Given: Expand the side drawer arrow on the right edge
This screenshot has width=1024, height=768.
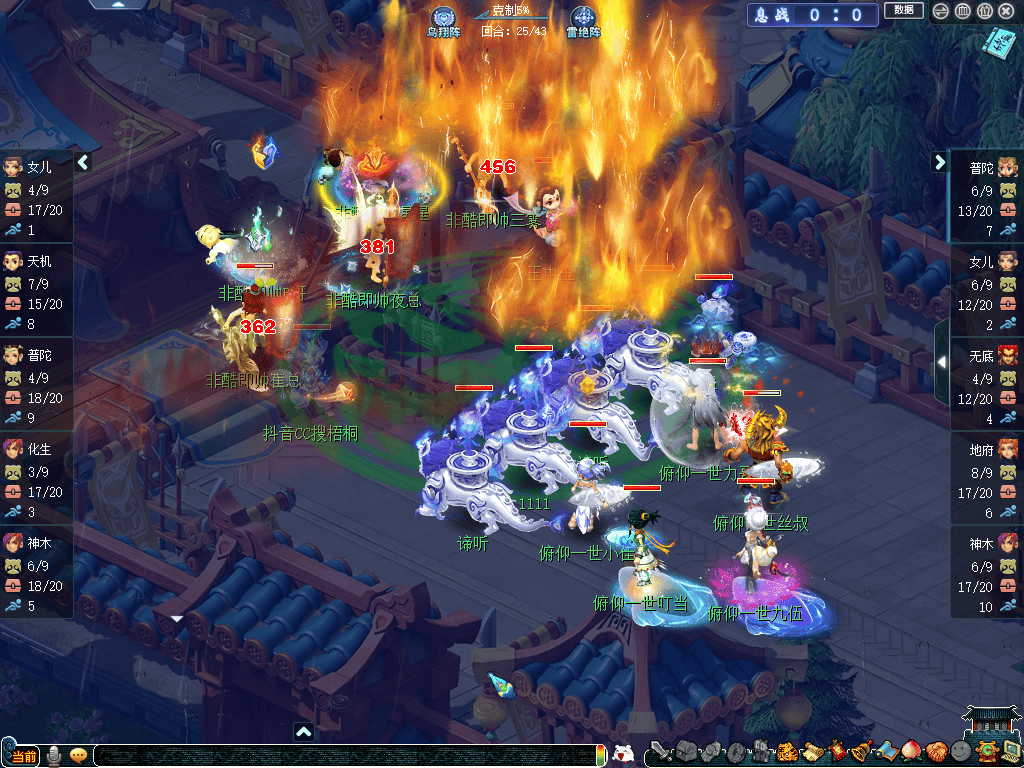Looking at the screenshot, I should click(941, 362).
